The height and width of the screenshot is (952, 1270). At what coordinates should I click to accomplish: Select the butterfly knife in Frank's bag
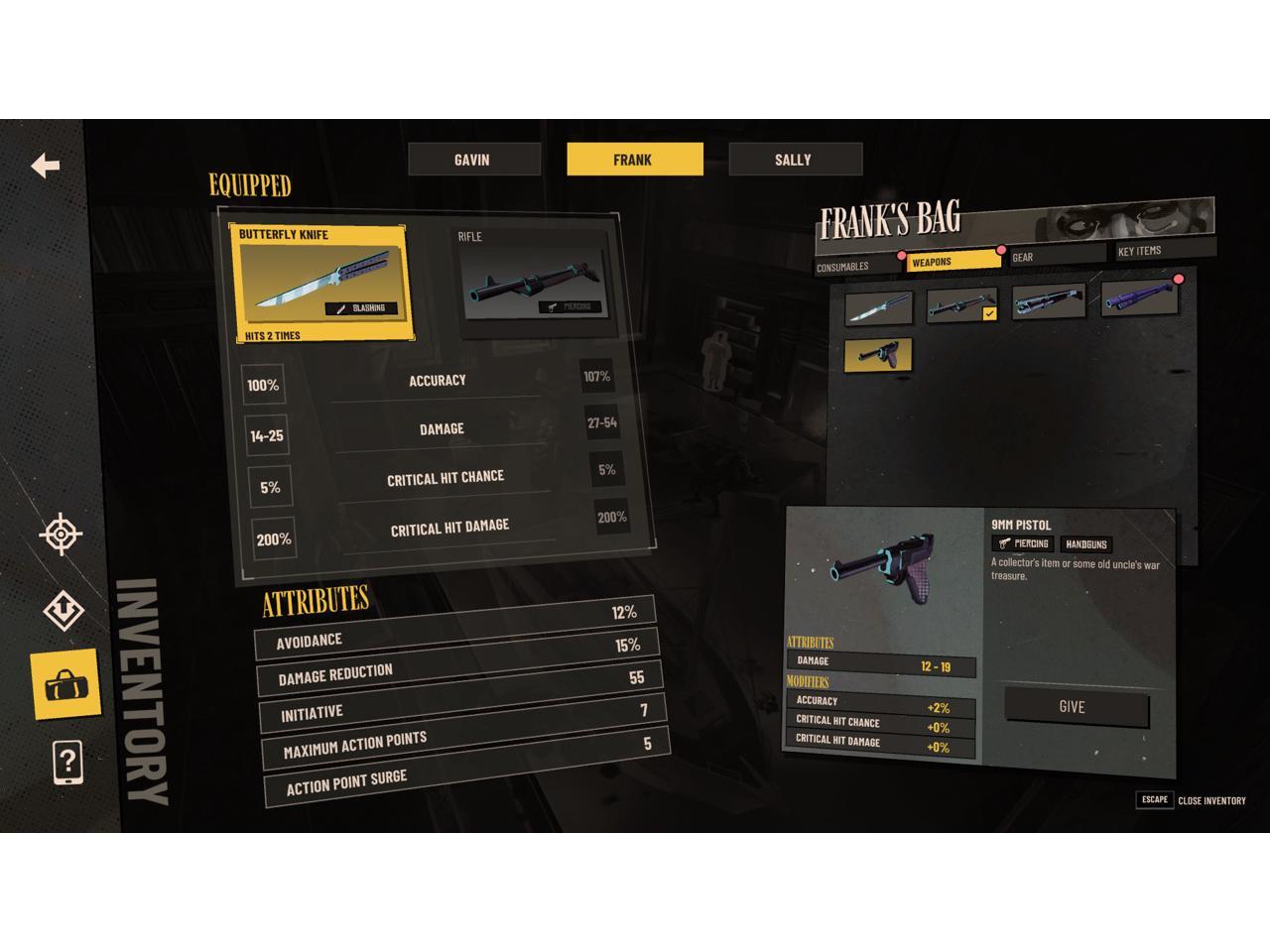878,307
